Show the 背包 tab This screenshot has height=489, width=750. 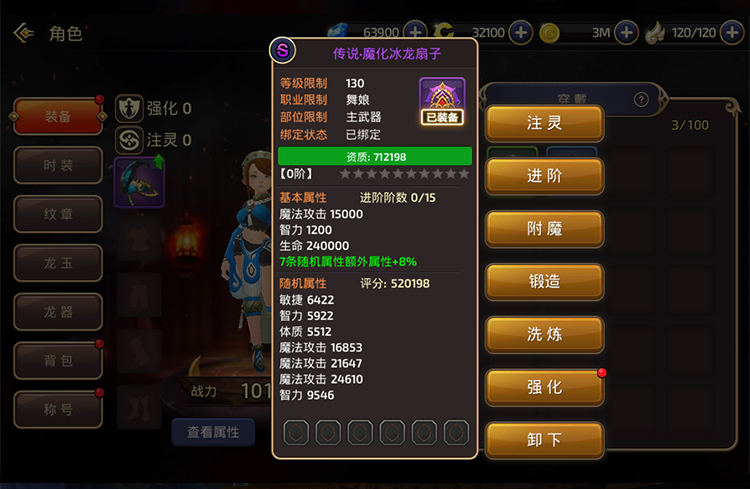click(x=58, y=360)
